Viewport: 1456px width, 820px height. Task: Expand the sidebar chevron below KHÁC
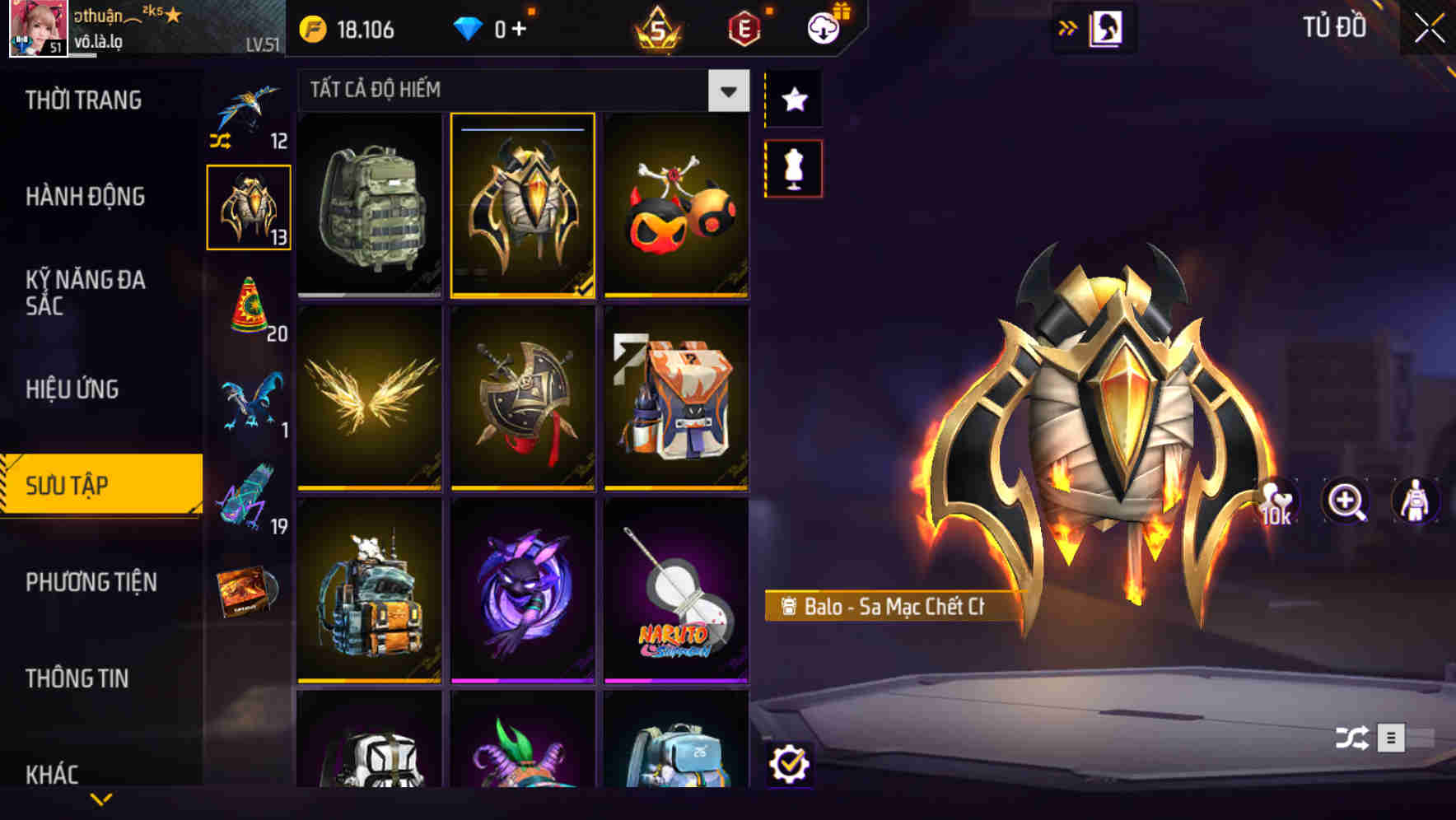point(100,798)
